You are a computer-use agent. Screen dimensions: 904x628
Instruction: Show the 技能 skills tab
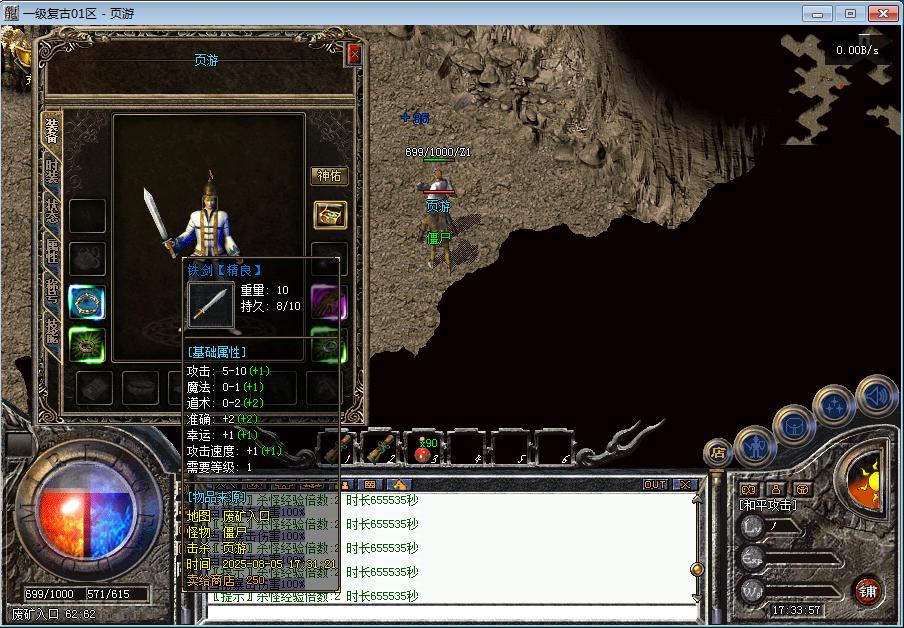52,330
